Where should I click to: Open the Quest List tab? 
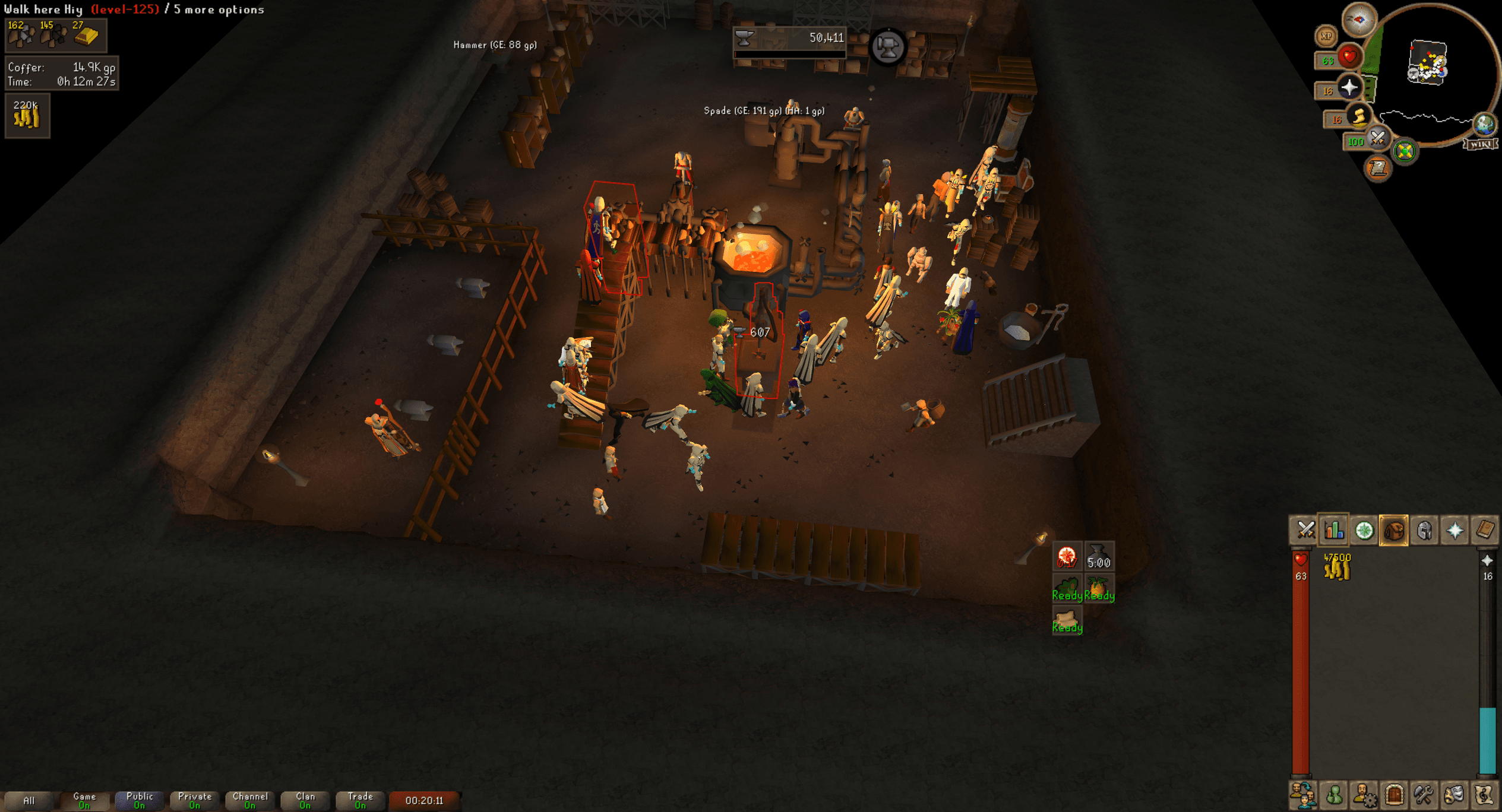[1364, 531]
